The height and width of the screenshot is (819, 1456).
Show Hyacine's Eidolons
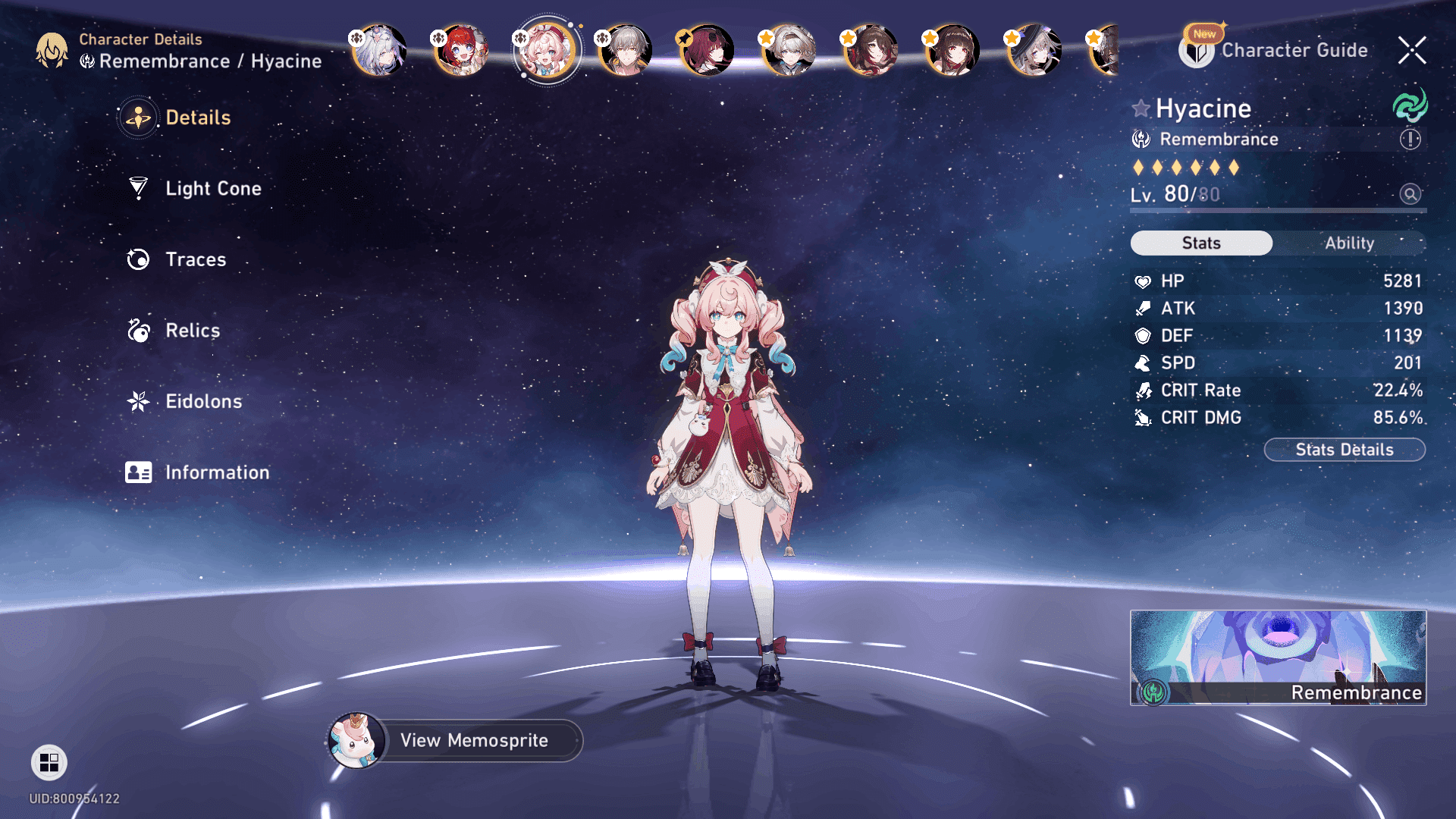pos(202,401)
